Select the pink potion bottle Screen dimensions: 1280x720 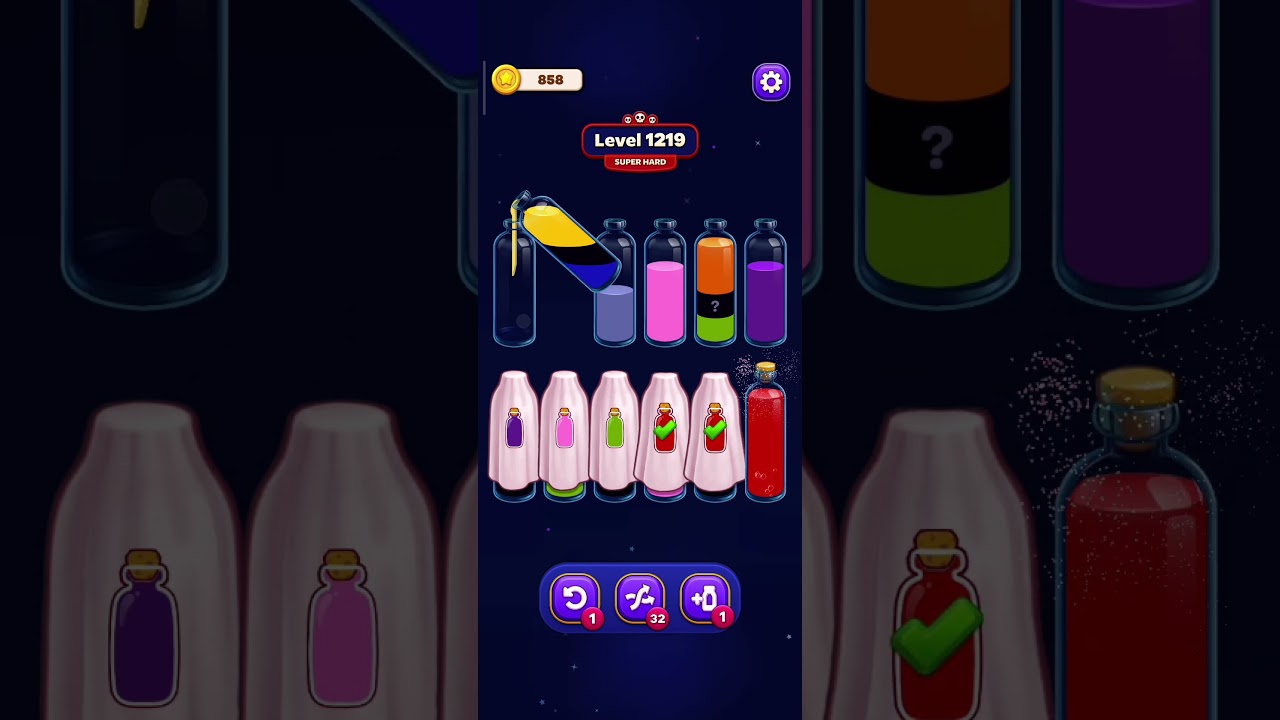[664, 300]
